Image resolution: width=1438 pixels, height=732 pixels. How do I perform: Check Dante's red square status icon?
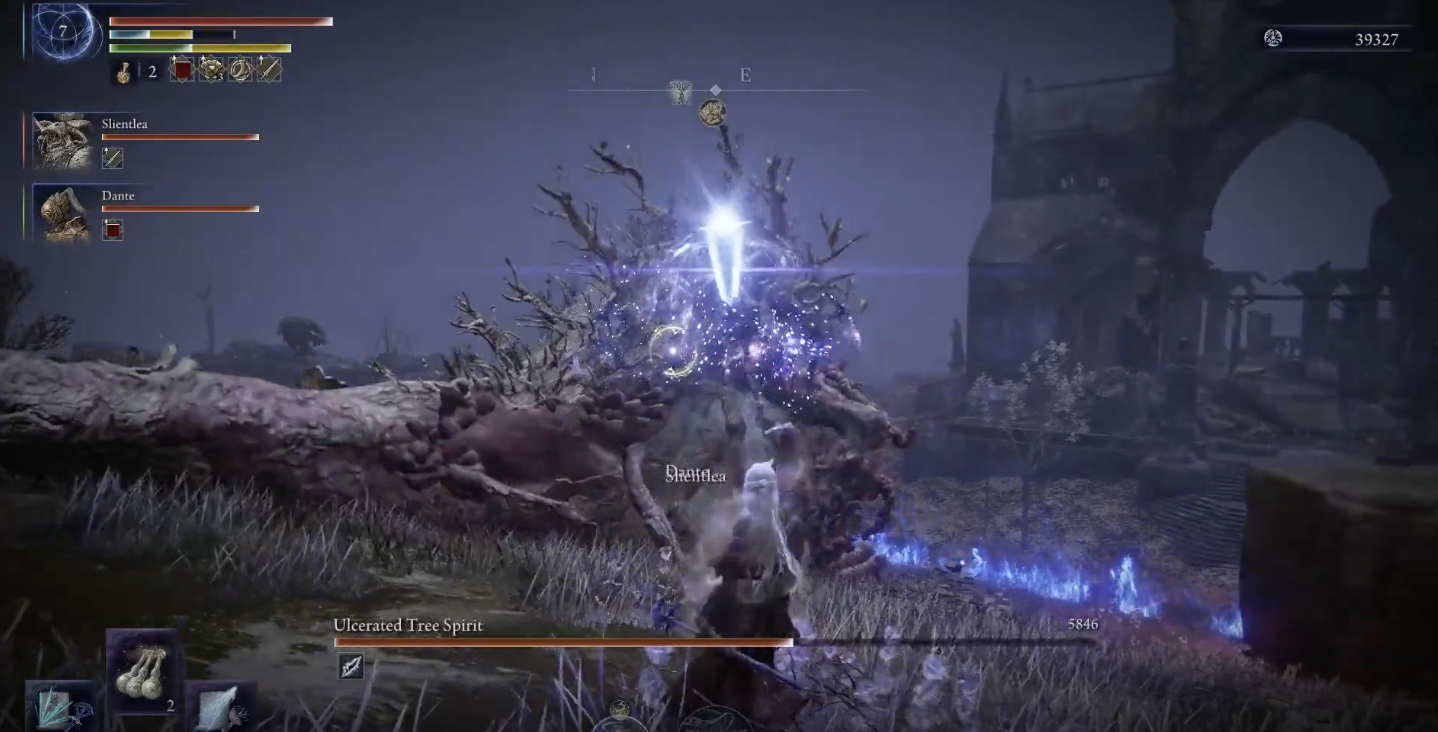pos(113,230)
